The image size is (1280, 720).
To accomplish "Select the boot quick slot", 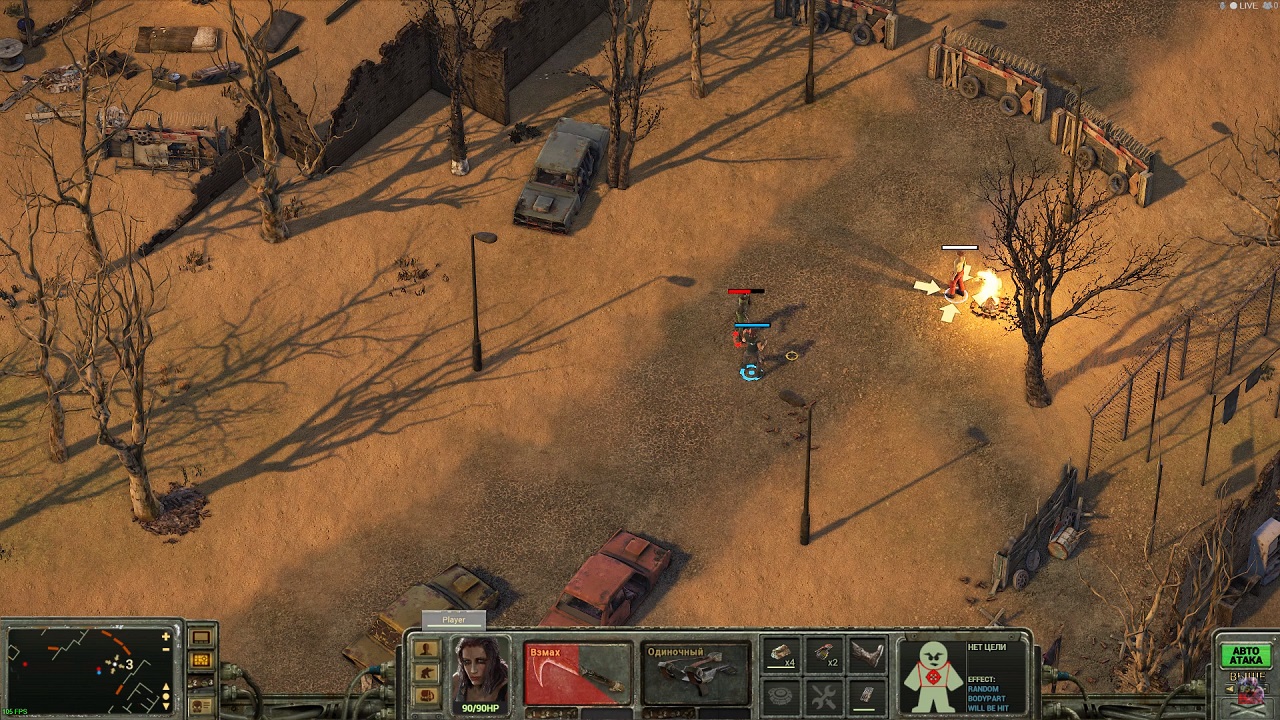I will pos(867,655).
